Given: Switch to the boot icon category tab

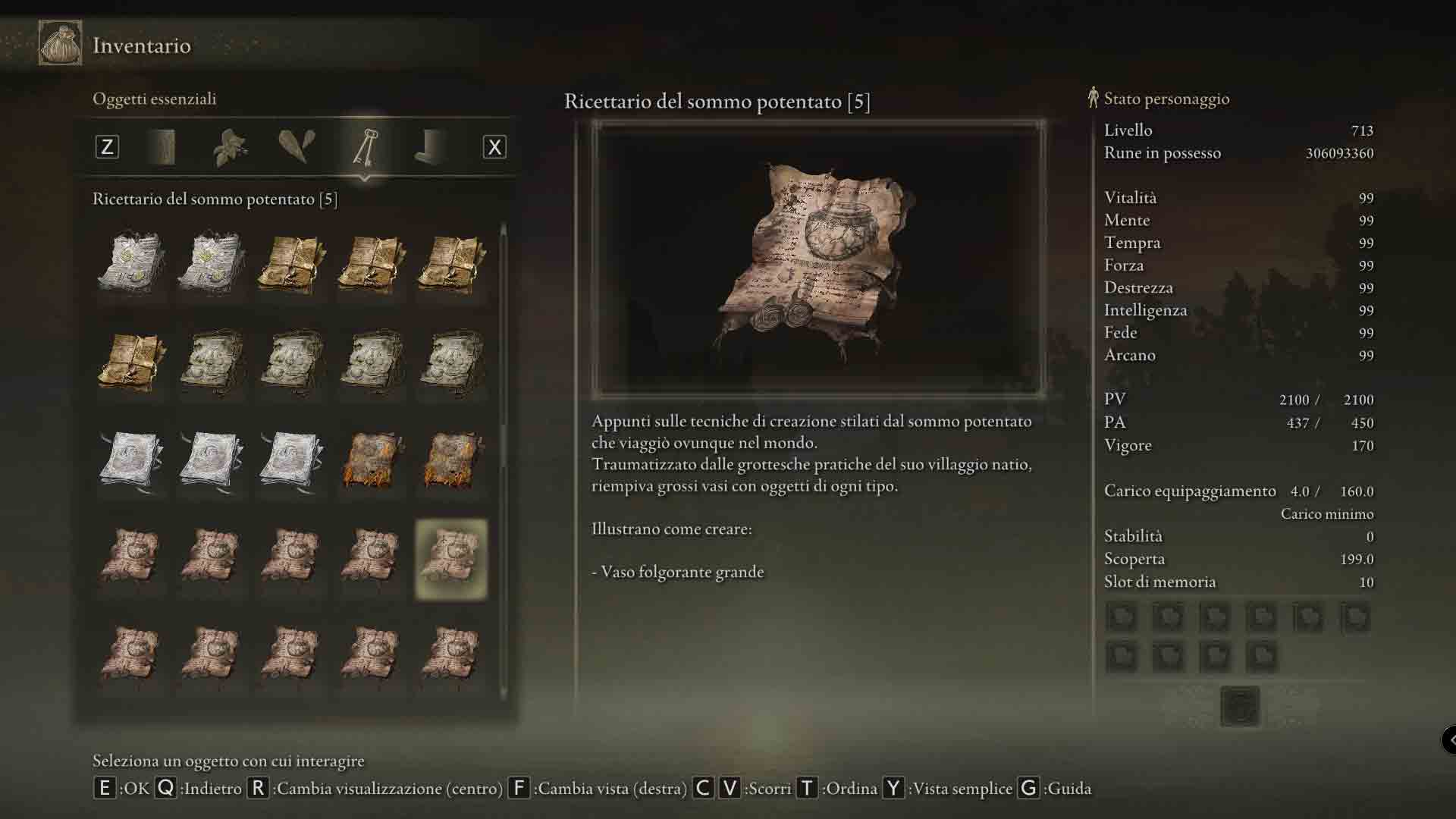Looking at the screenshot, I should (x=430, y=147).
